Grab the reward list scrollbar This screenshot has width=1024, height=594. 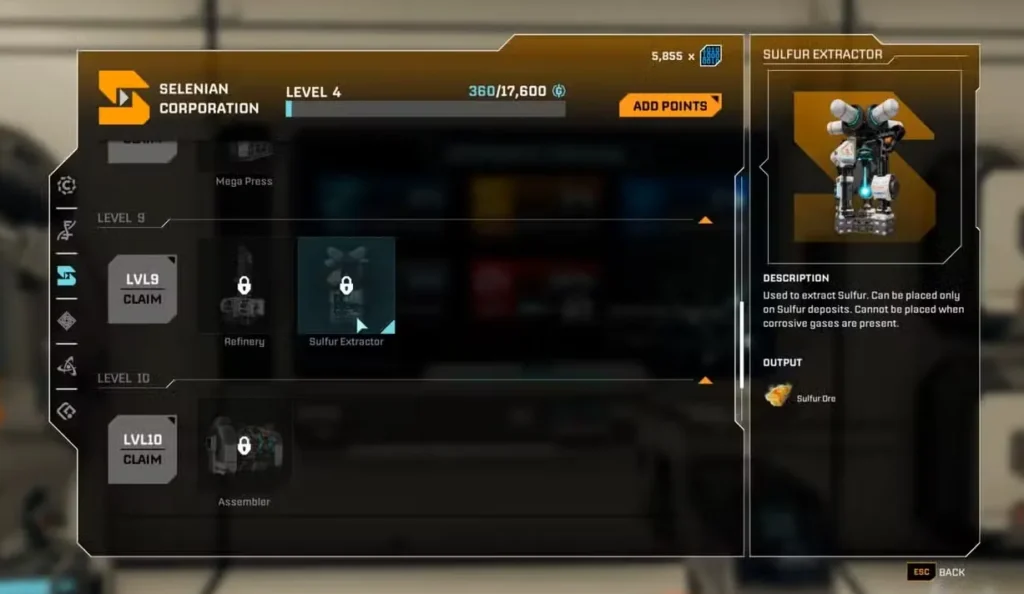(741, 343)
